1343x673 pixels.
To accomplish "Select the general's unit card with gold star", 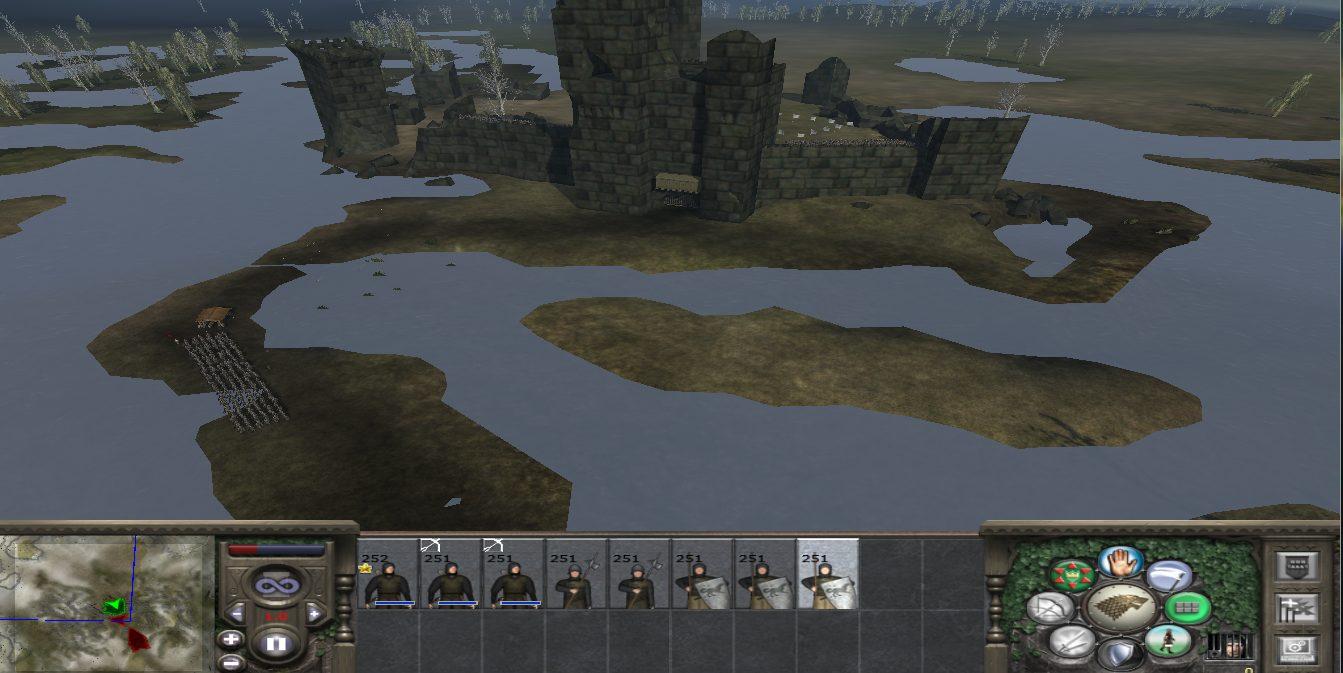I will tap(389, 575).
